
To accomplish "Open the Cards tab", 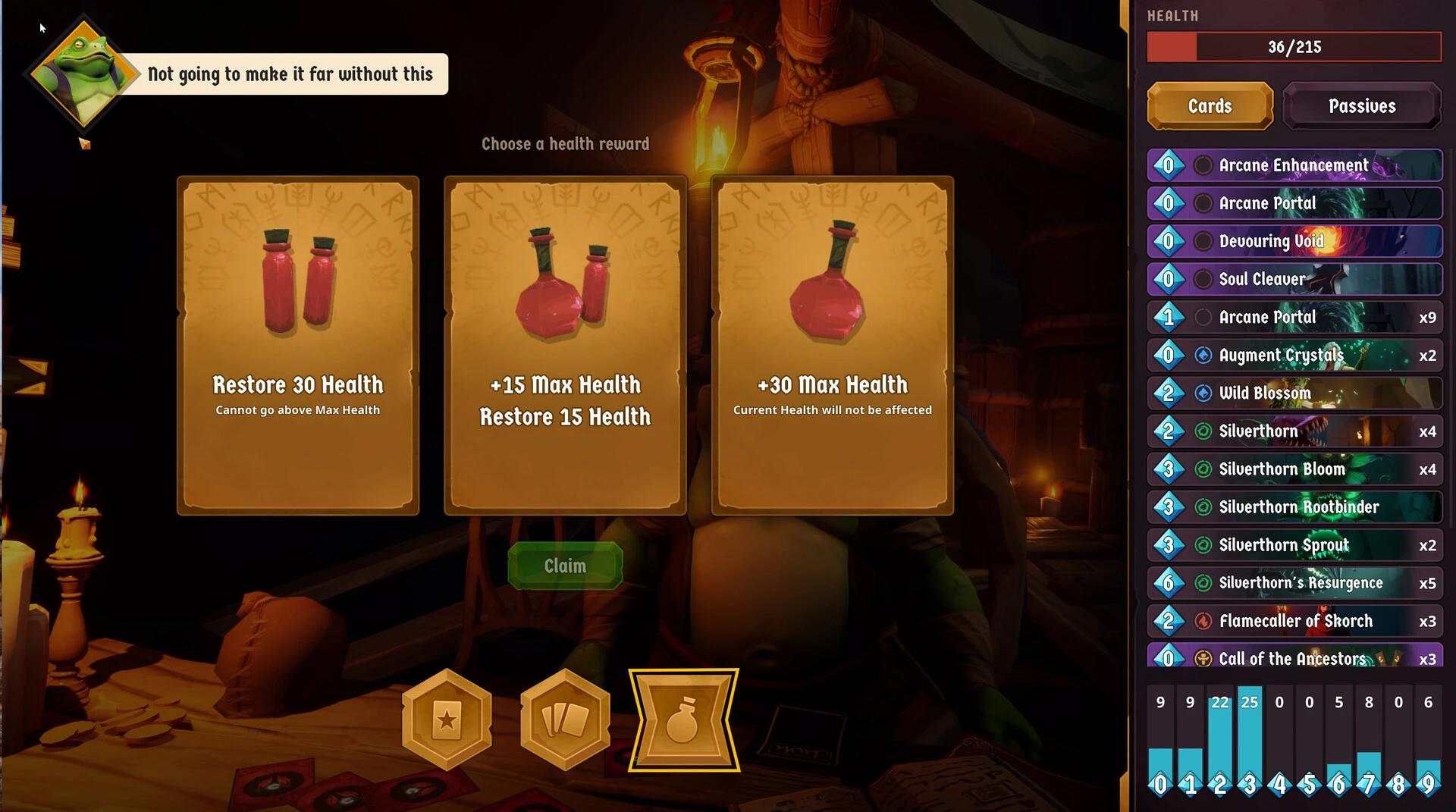I will click(1210, 106).
